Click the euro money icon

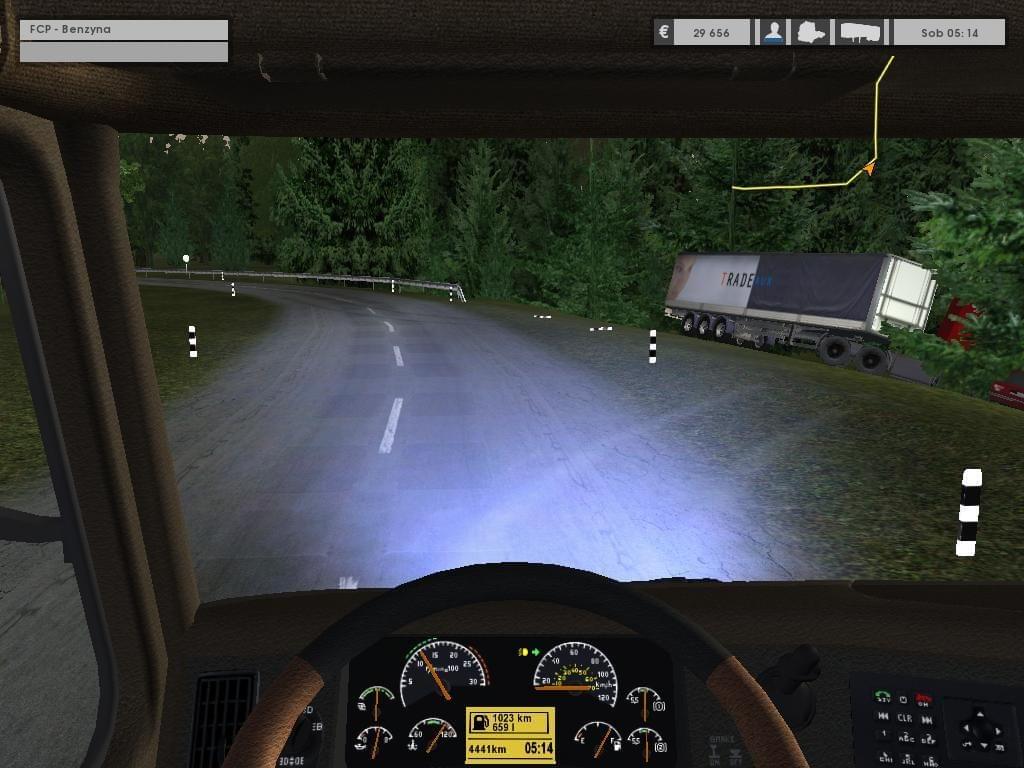pos(663,32)
